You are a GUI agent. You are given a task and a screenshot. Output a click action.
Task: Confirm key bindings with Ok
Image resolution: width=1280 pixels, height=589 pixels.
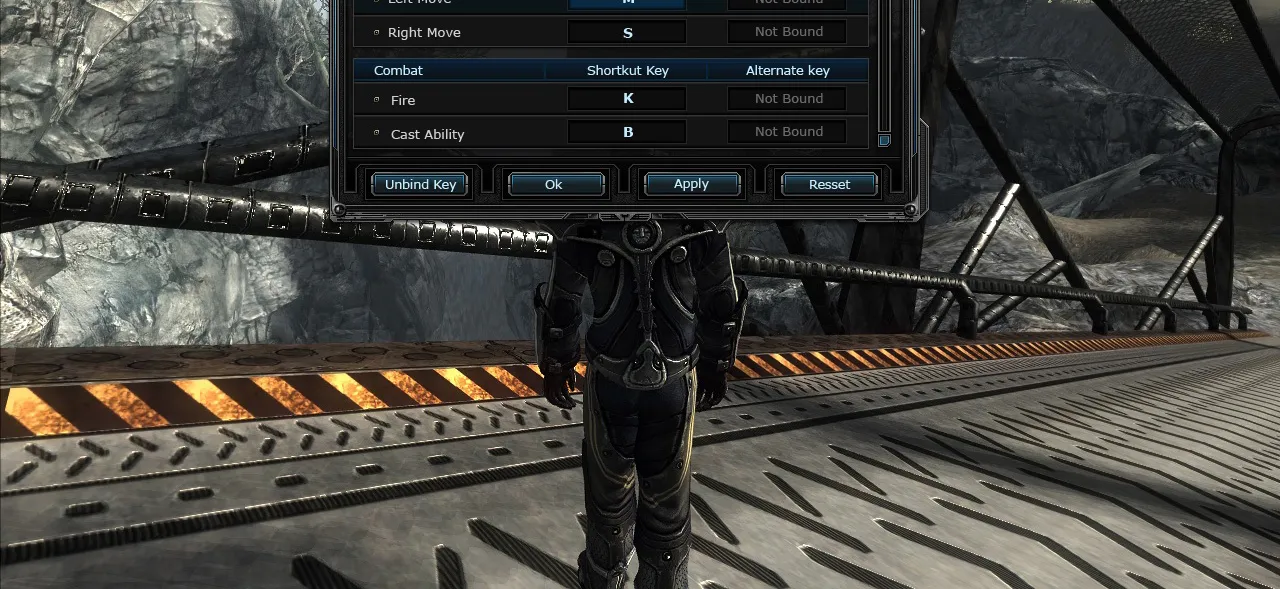(556, 184)
